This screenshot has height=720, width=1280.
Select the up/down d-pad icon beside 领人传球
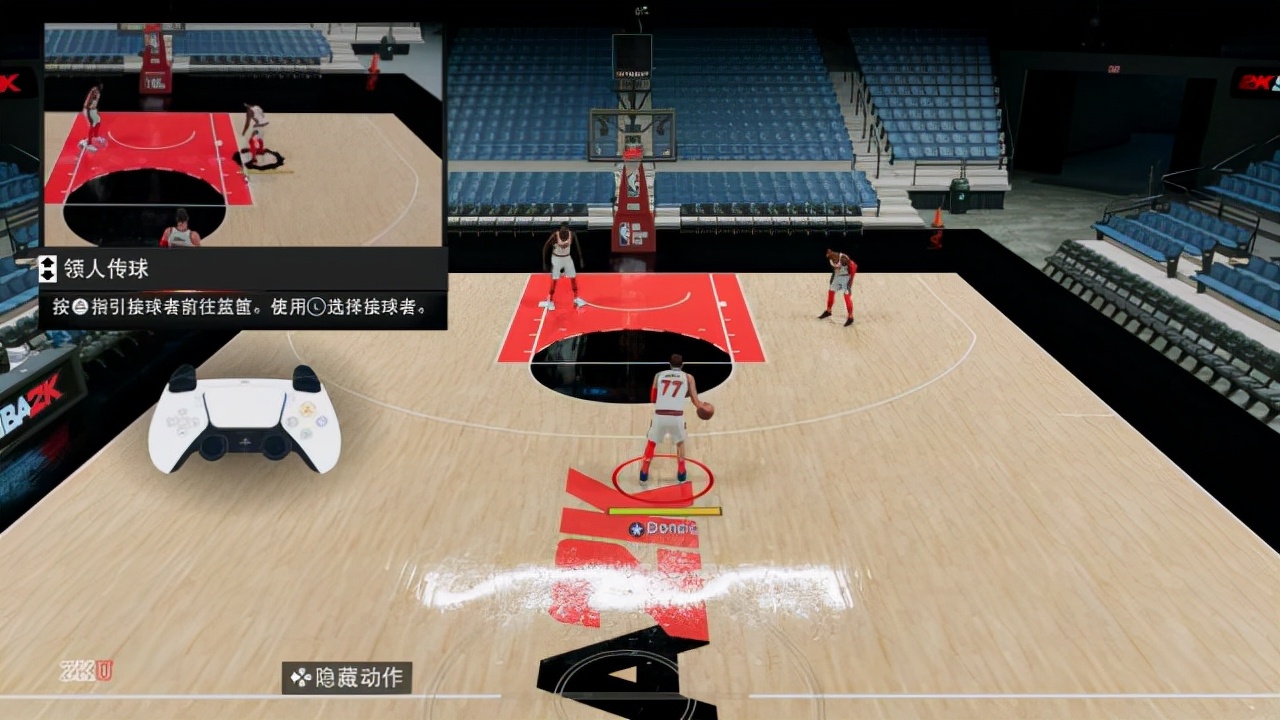click(x=47, y=268)
